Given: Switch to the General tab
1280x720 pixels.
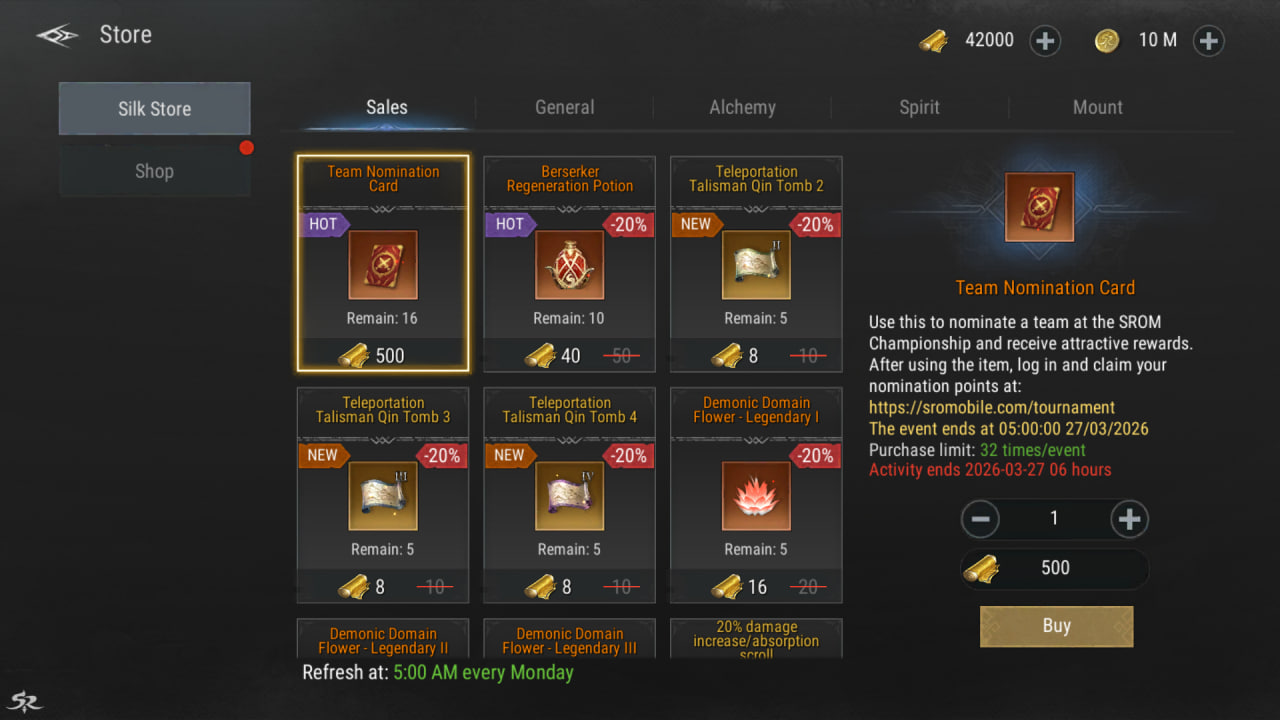Looking at the screenshot, I should tap(564, 108).
